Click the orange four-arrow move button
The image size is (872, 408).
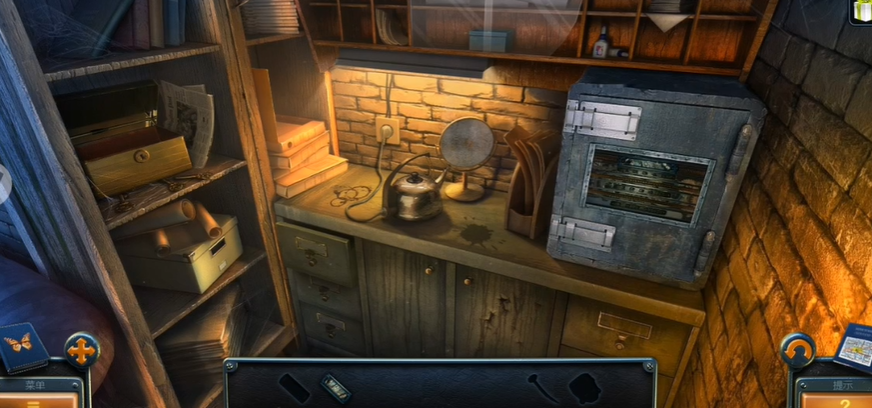coord(81,350)
